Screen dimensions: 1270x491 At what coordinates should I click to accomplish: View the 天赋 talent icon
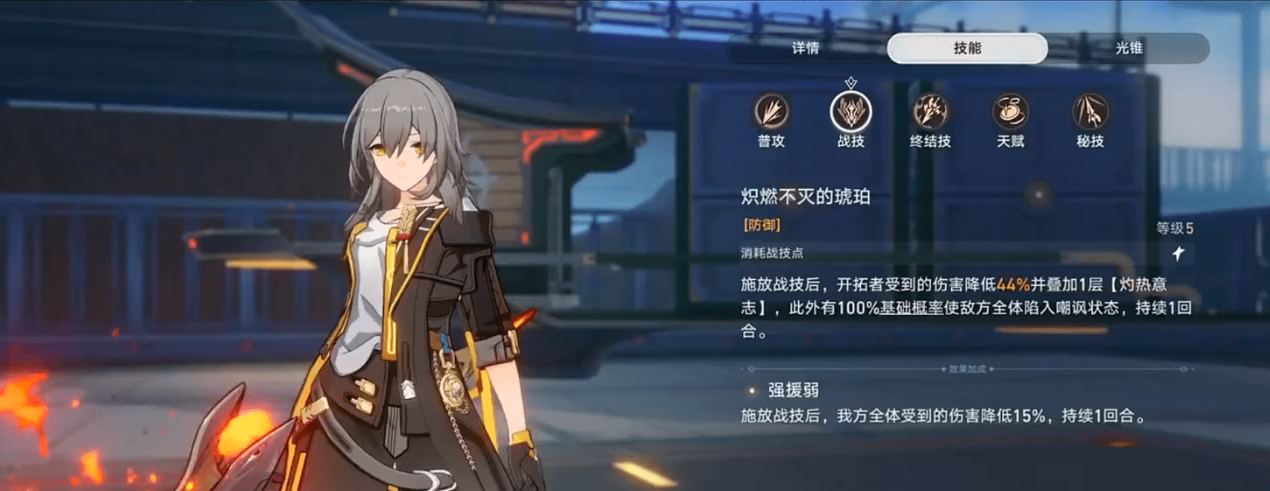click(1010, 111)
